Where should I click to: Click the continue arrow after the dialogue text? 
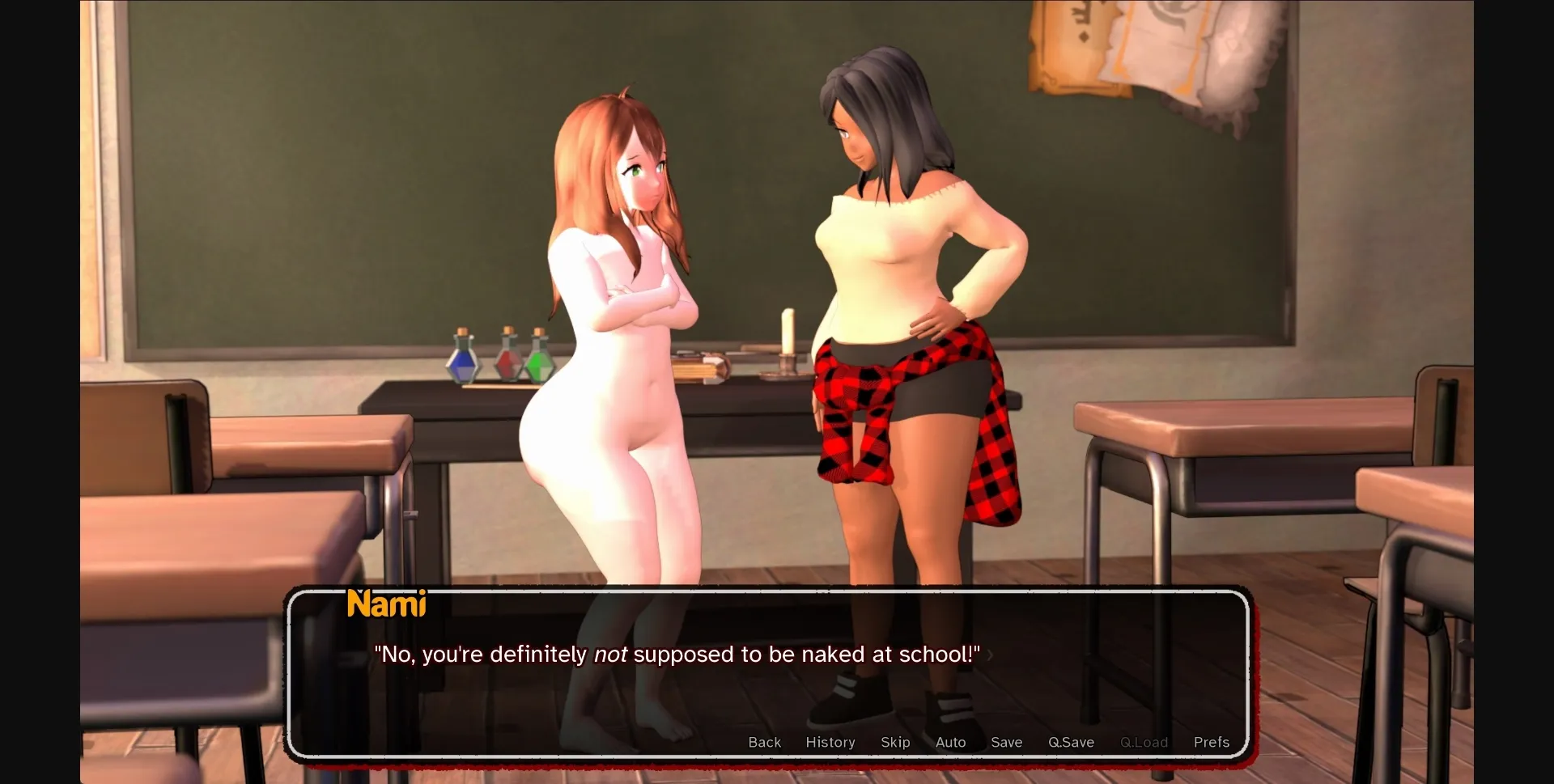click(x=991, y=657)
